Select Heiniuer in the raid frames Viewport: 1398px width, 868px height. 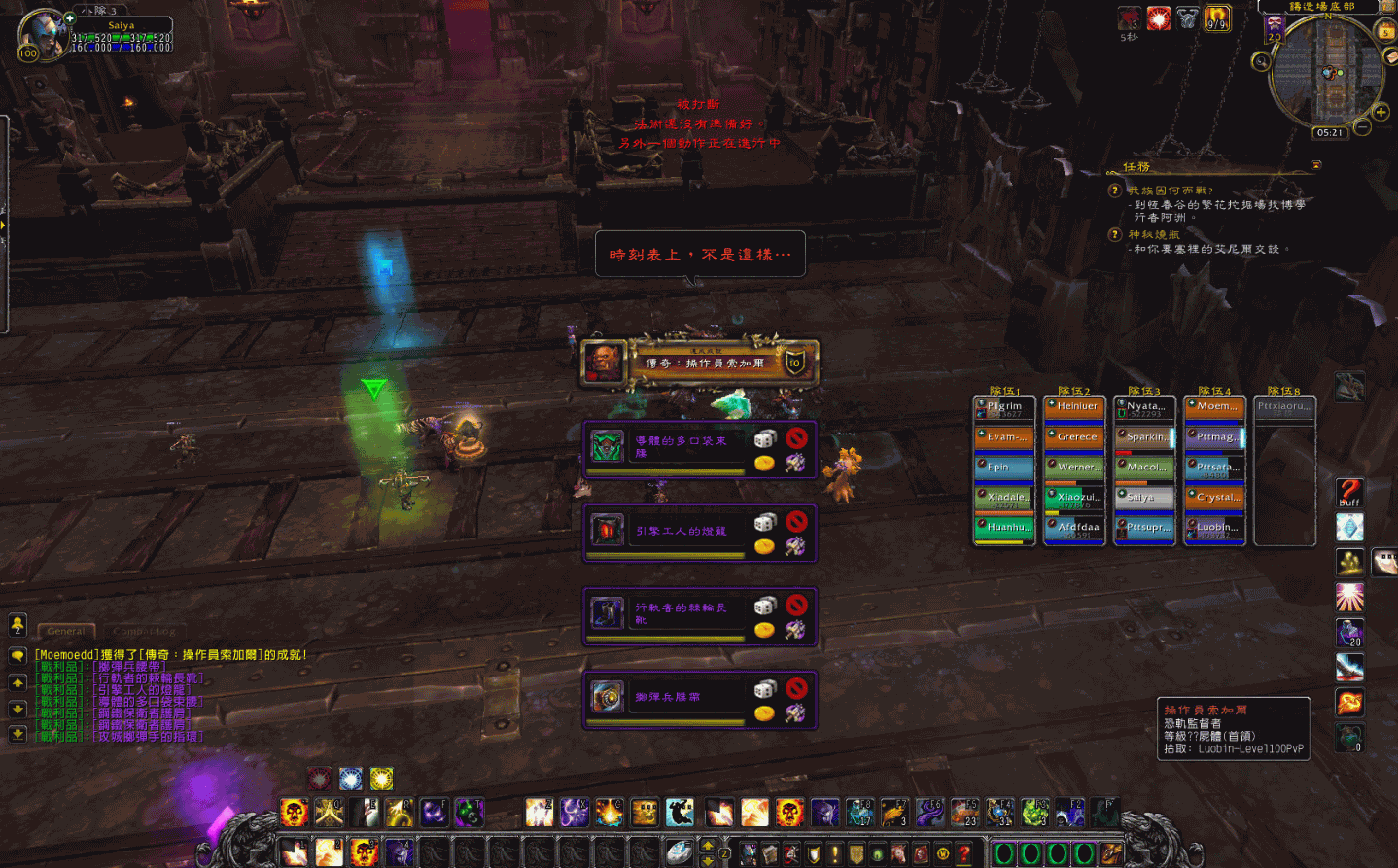tap(1074, 408)
